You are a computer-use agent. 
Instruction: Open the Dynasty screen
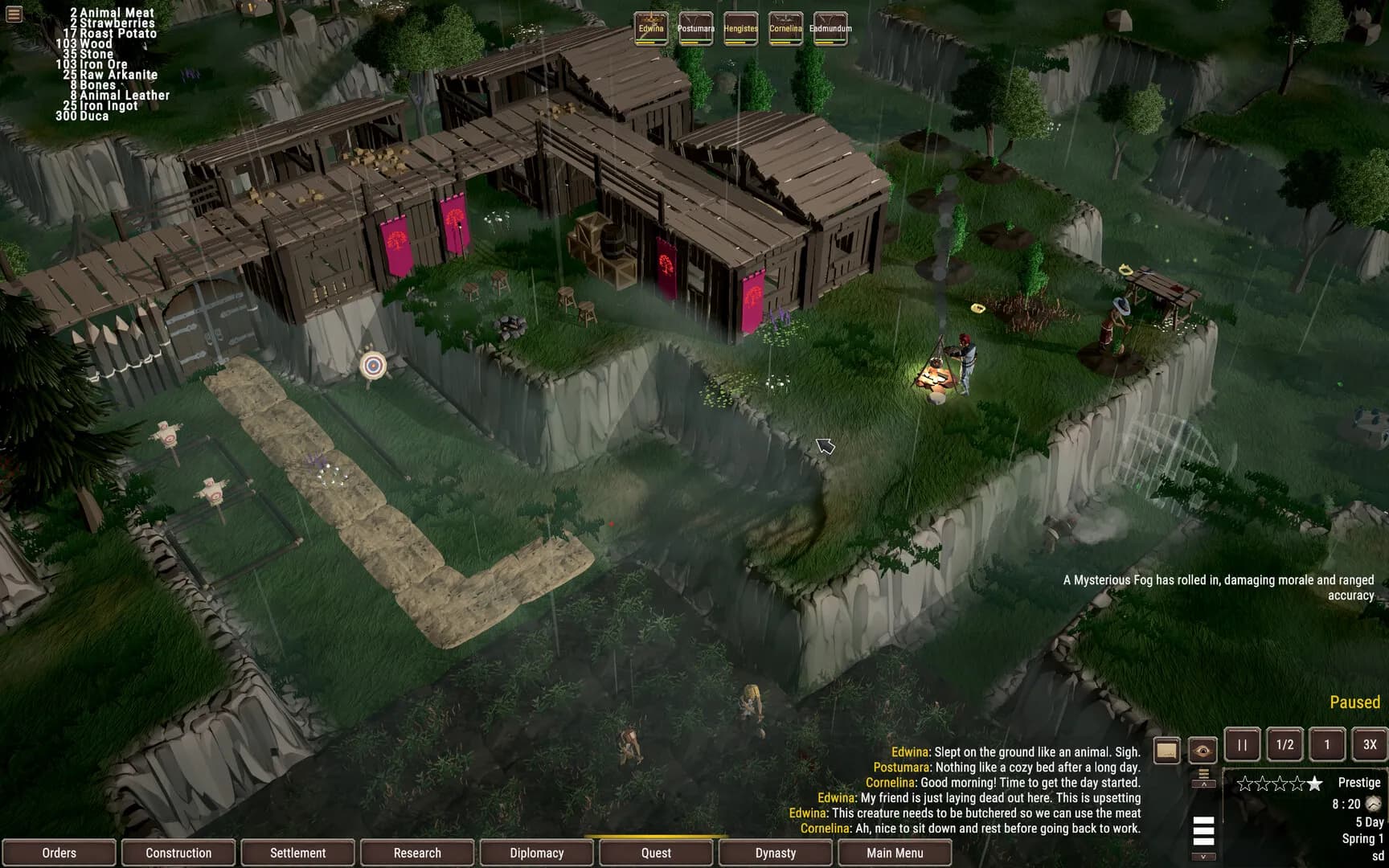point(776,853)
